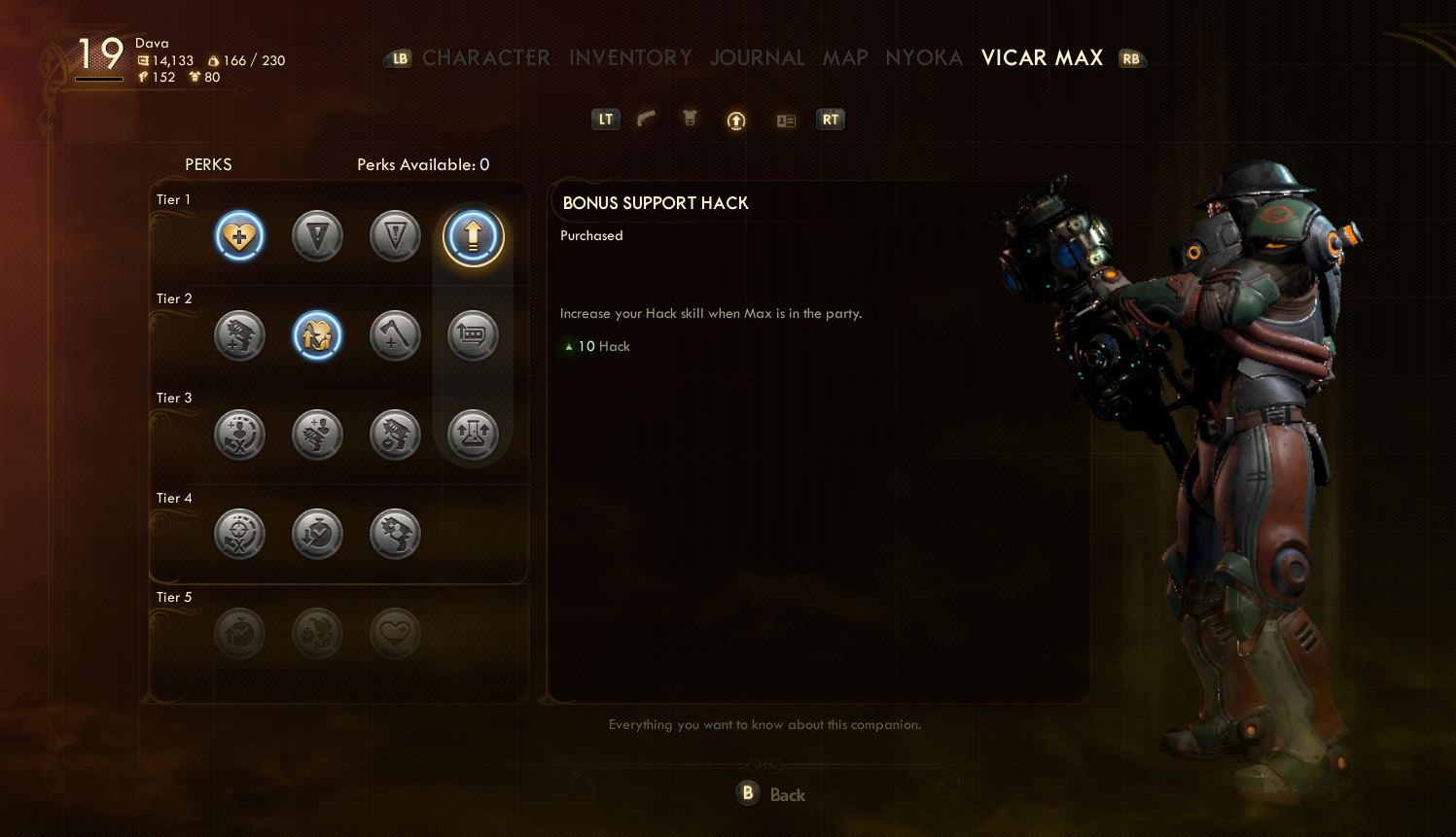Select the flask perk in Tier 3
The height and width of the screenshot is (837, 1456).
coord(473,435)
